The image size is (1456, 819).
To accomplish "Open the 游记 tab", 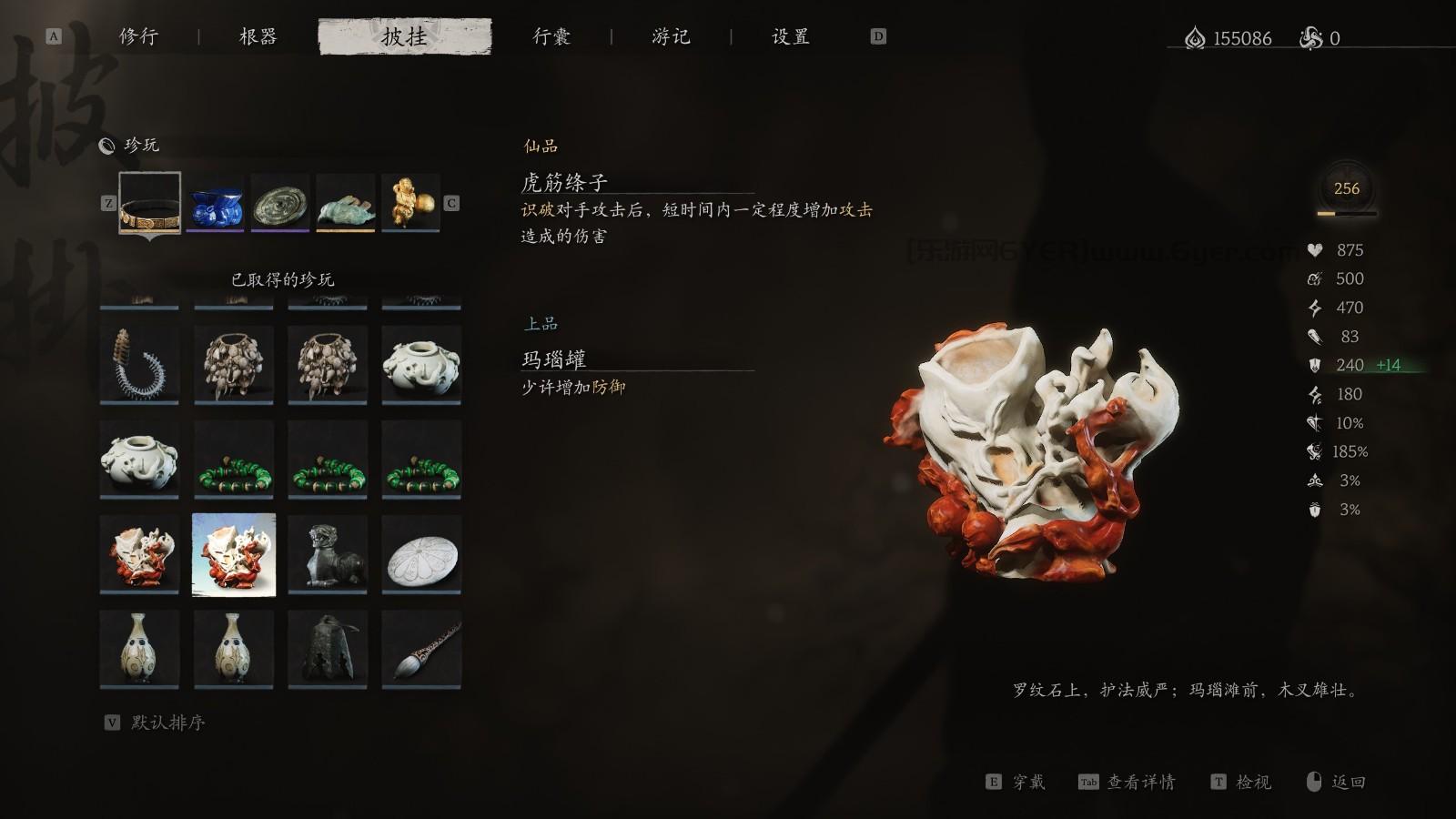I will click(671, 36).
